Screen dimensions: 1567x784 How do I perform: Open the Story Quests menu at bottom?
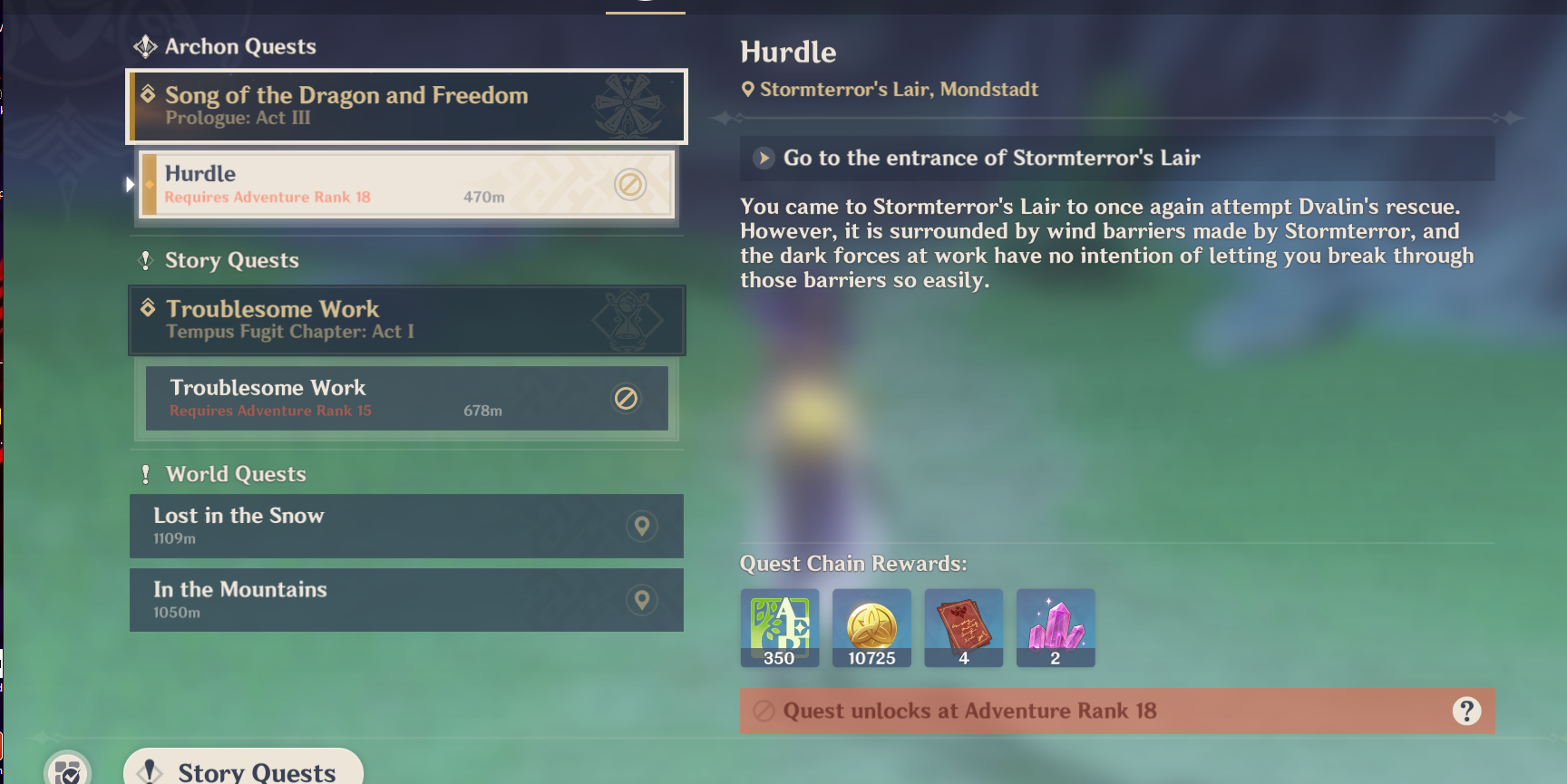pyautogui.click(x=242, y=769)
